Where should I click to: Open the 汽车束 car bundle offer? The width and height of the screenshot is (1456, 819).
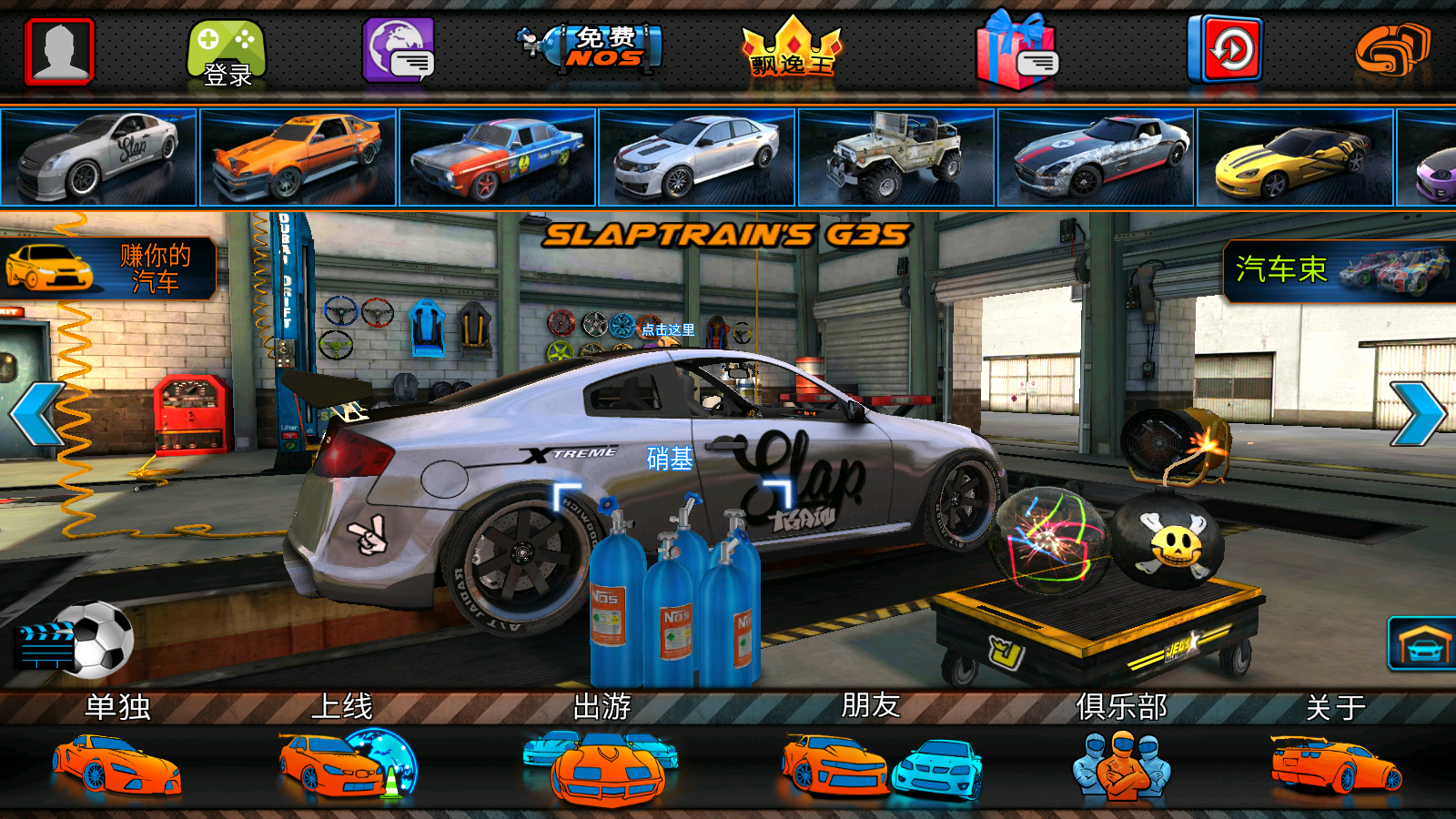pyautogui.click(x=1340, y=270)
